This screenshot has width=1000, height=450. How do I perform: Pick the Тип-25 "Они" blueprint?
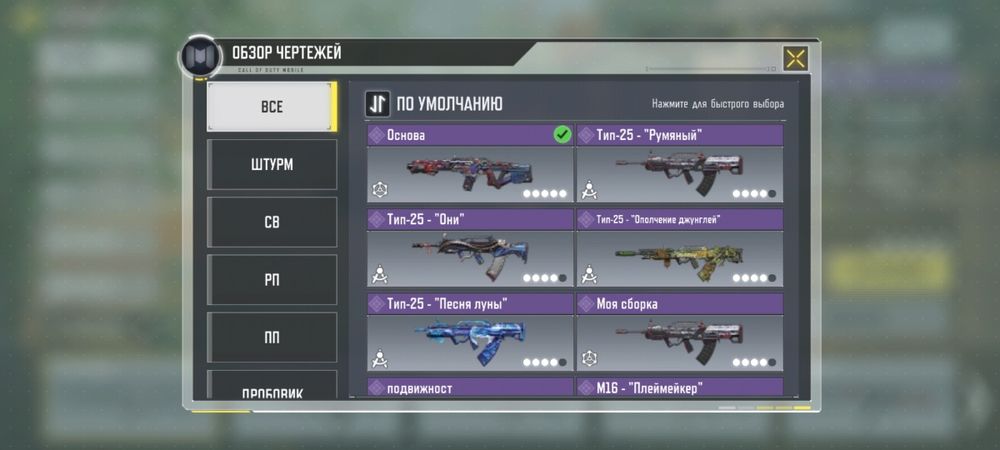(470, 247)
